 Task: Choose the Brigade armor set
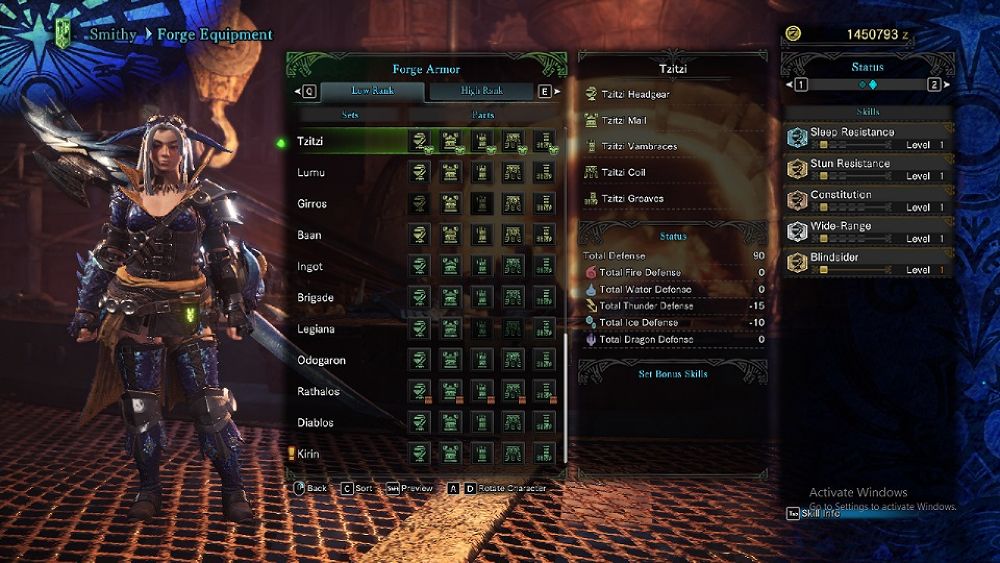coord(315,298)
